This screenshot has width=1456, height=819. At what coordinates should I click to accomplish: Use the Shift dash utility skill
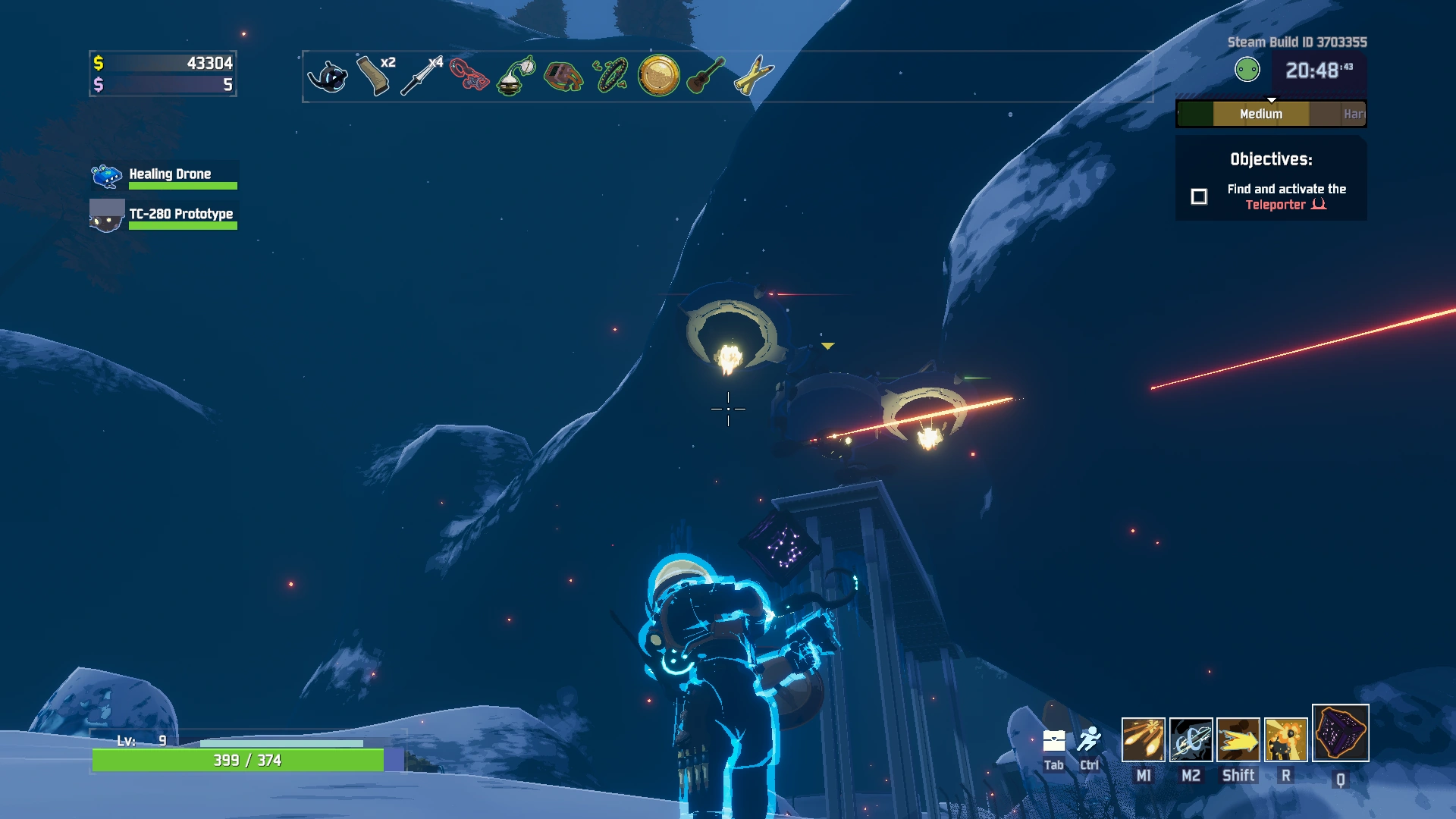tap(1238, 739)
